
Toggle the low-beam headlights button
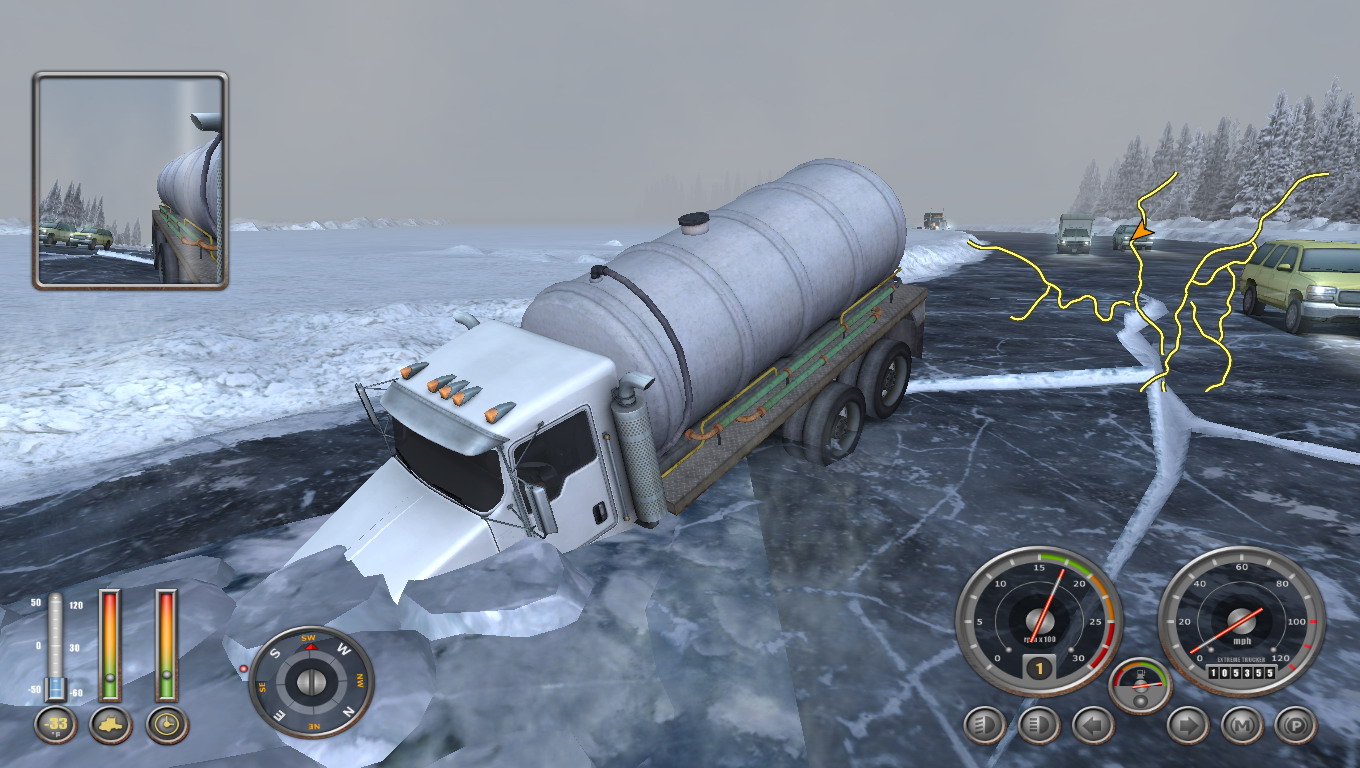[x=984, y=725]
